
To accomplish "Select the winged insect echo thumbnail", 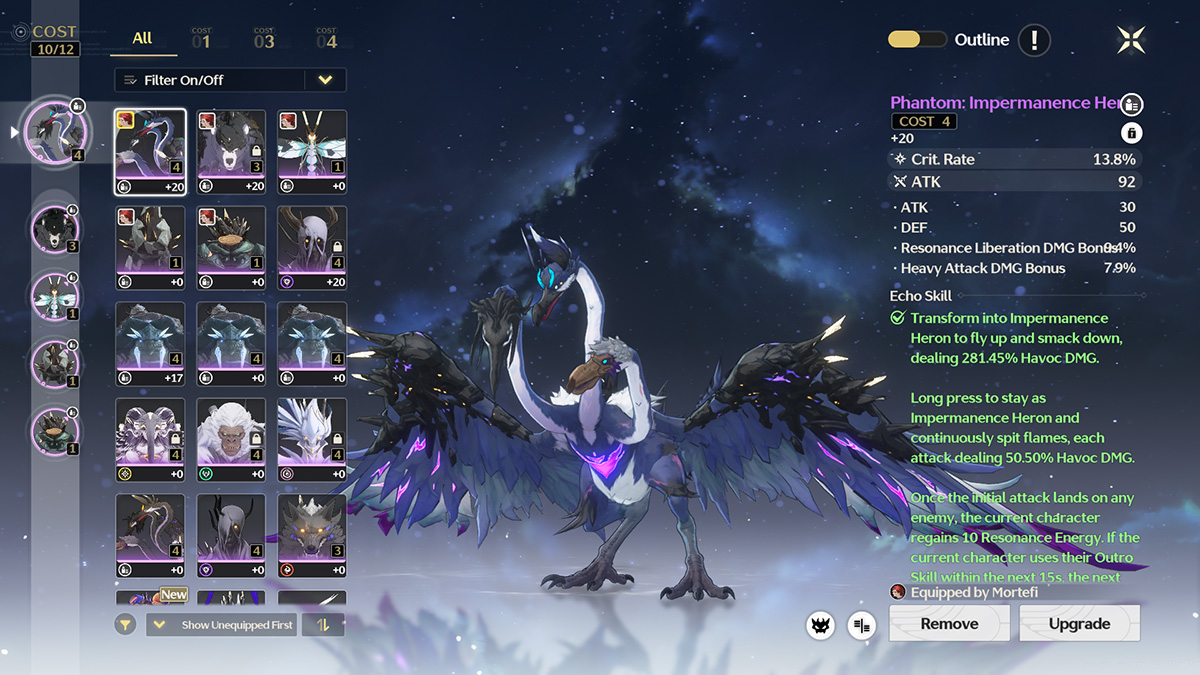I will [312, 152].
